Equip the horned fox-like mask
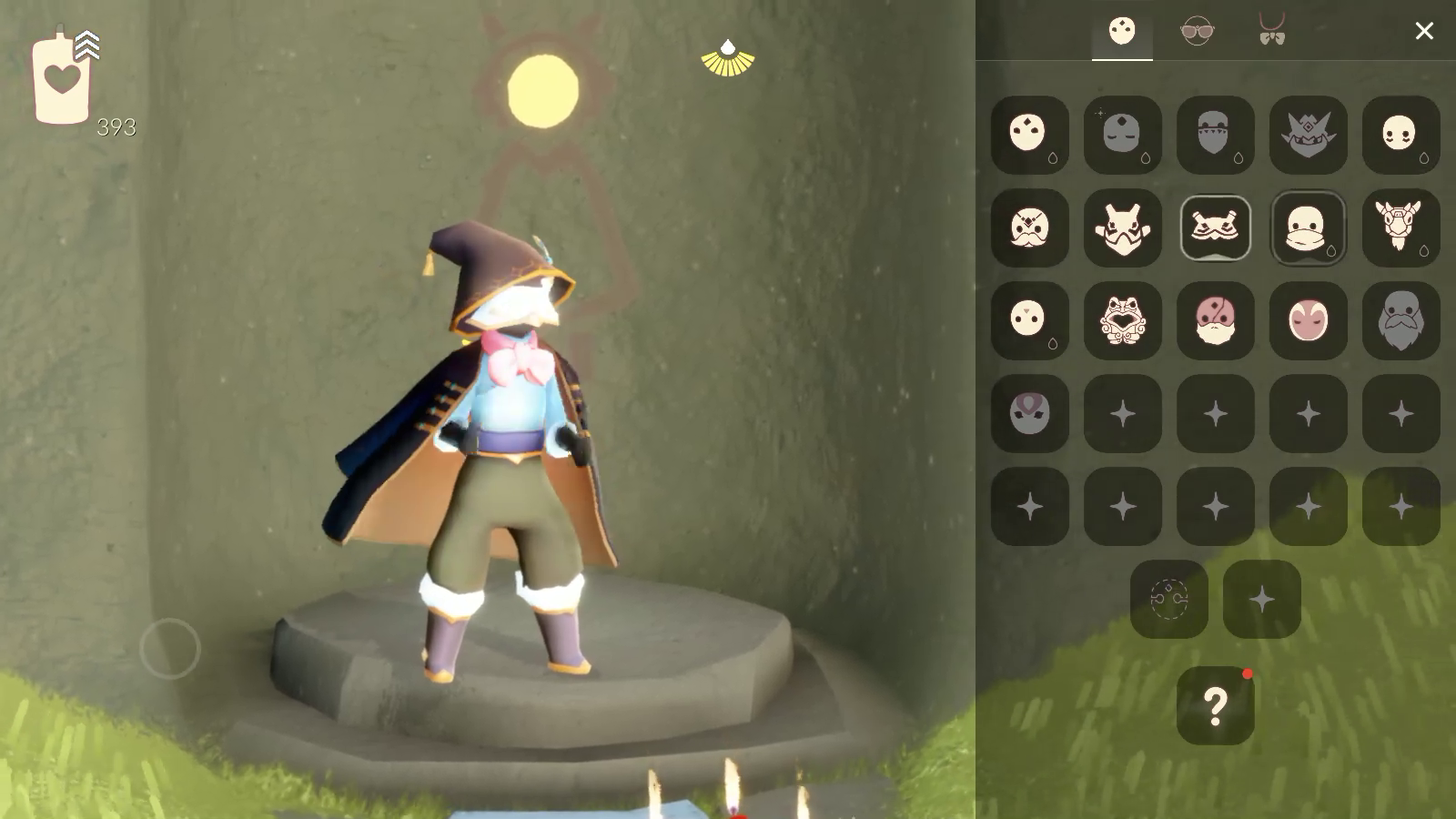 click(1122, 227)
